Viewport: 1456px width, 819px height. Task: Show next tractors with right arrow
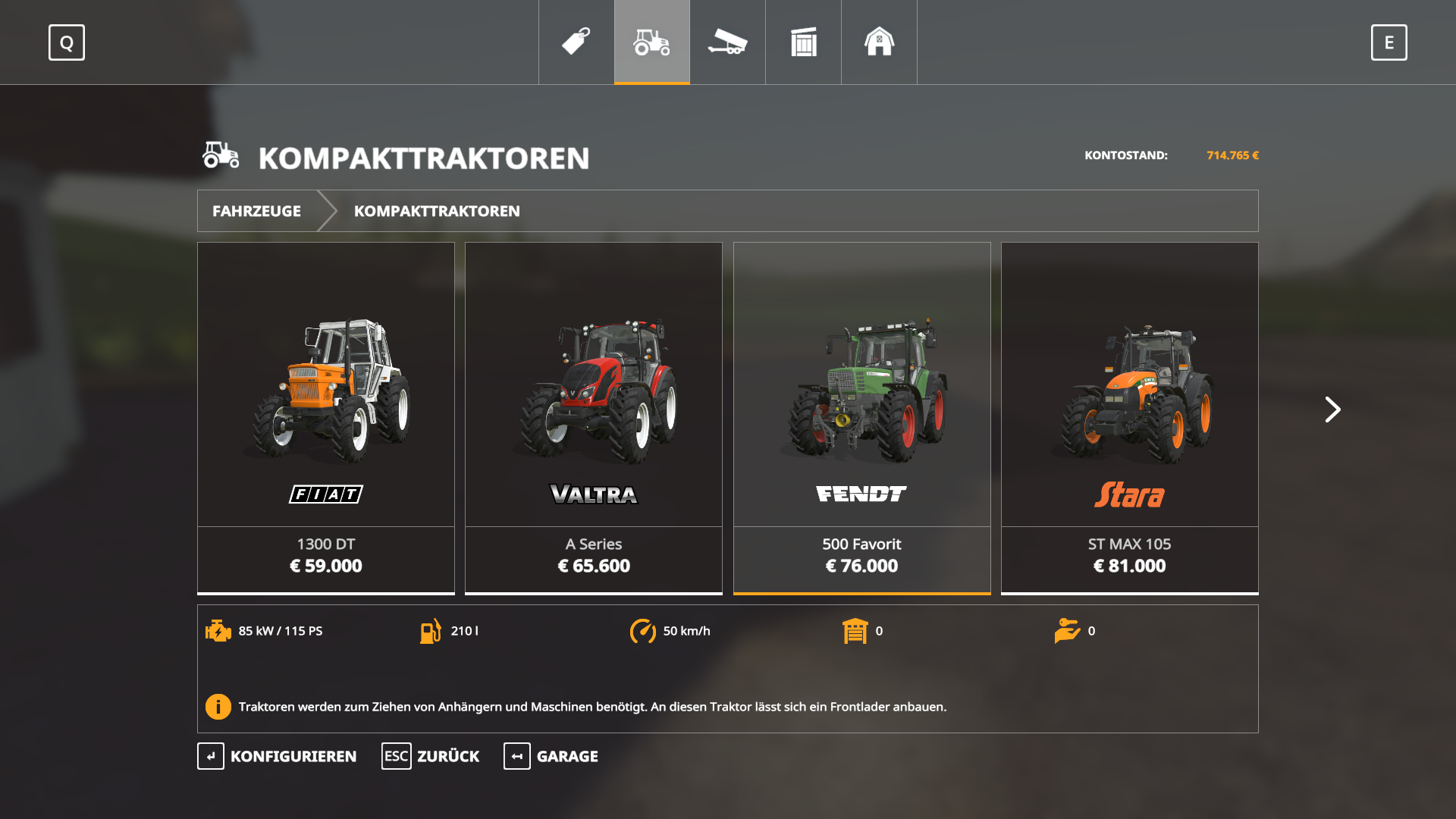coord(1332,409)
